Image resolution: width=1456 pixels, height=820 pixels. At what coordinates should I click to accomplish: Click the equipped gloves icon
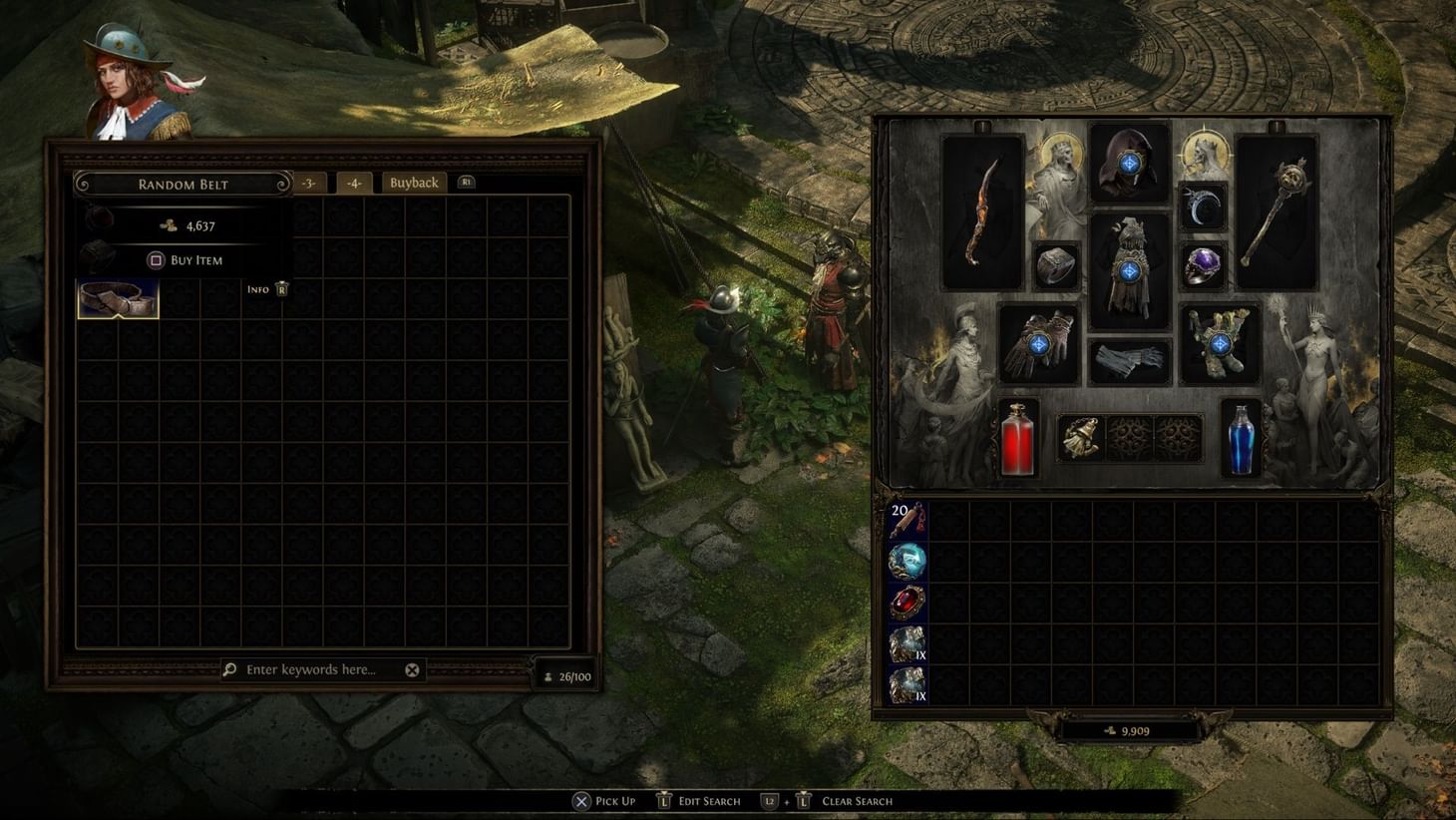pos(1038,344)
